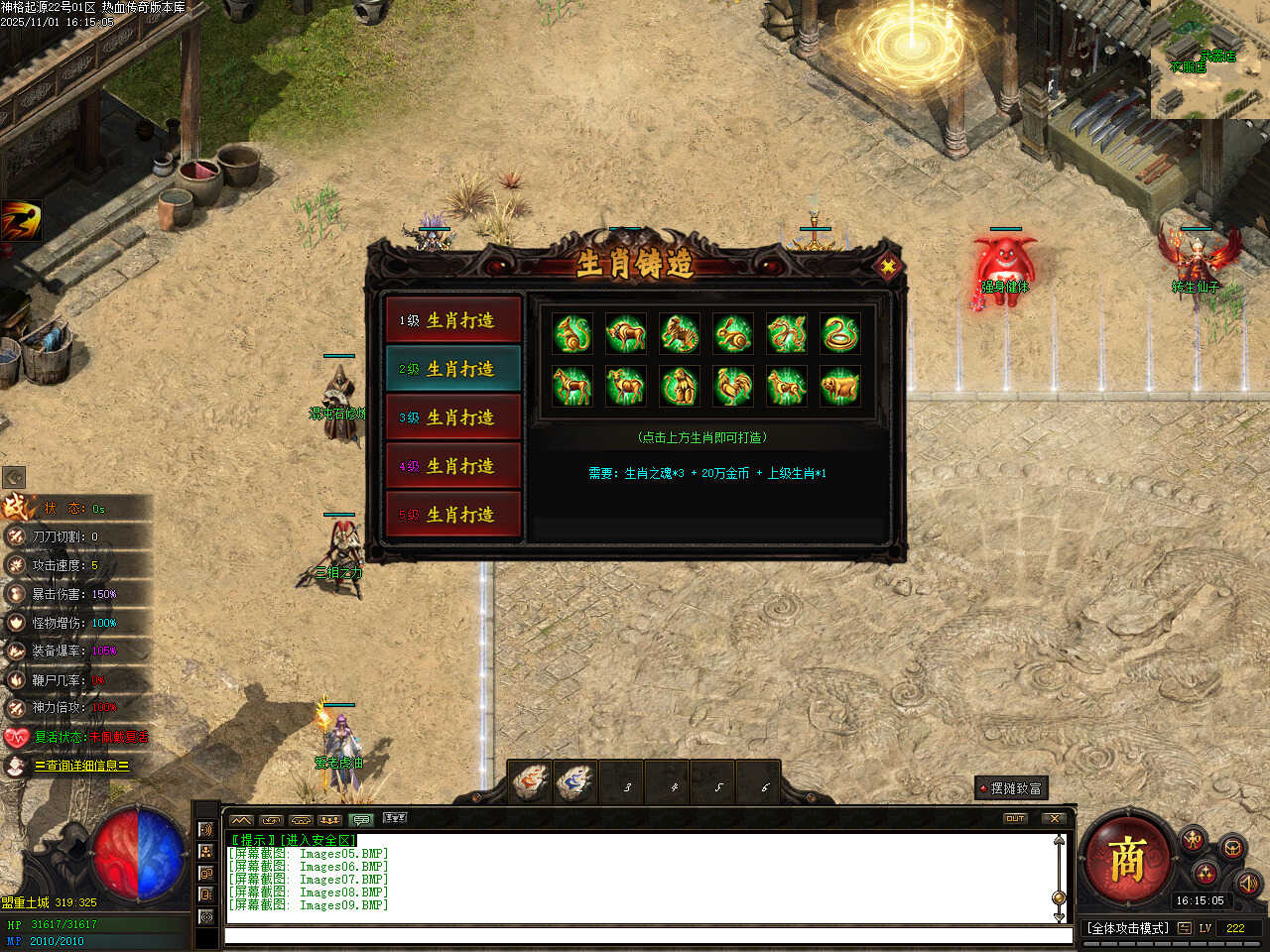Forge the rooster zodiac icon

[733, 386]
